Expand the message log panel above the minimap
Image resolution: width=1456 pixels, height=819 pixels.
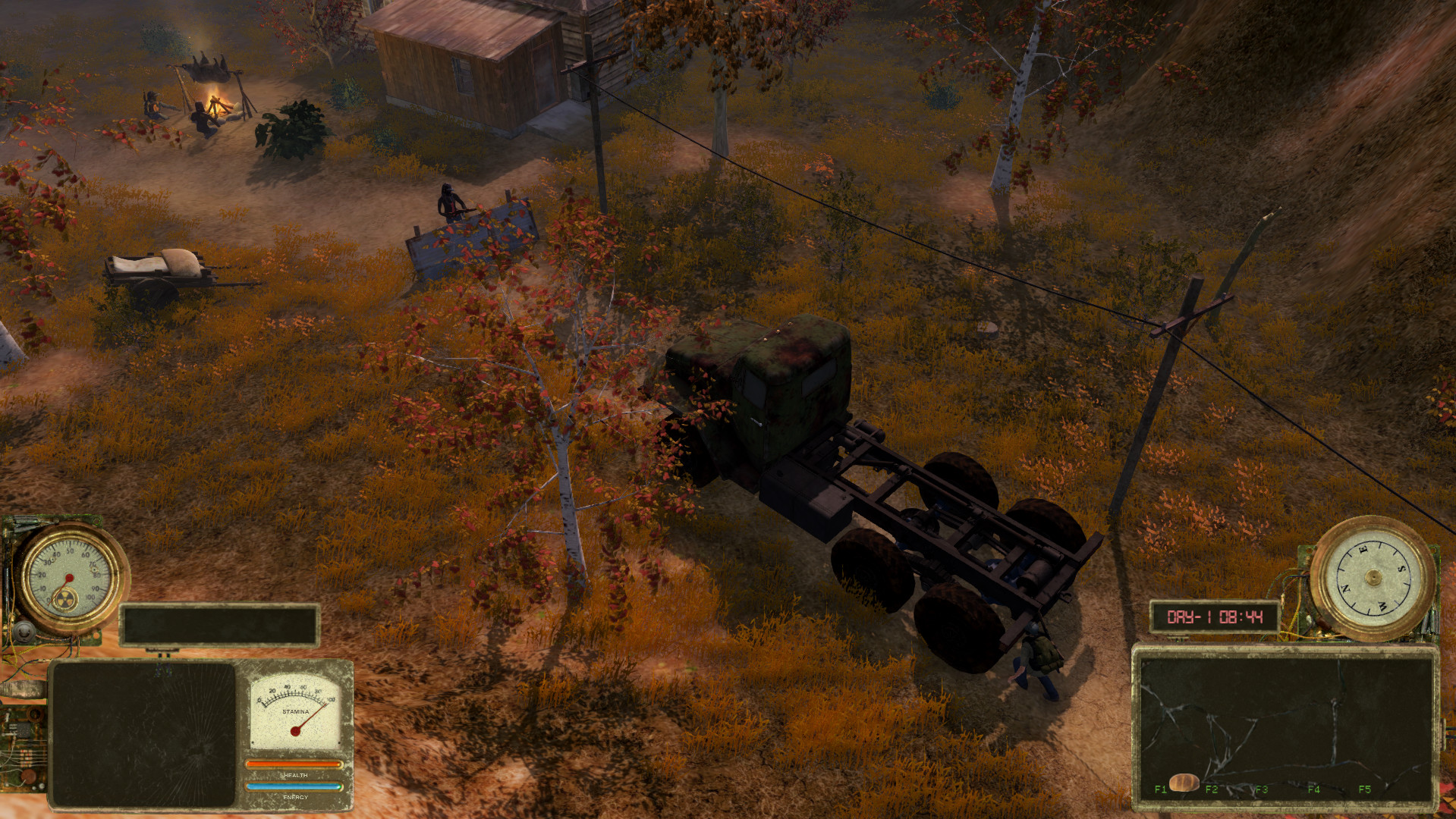coord(219,625)
